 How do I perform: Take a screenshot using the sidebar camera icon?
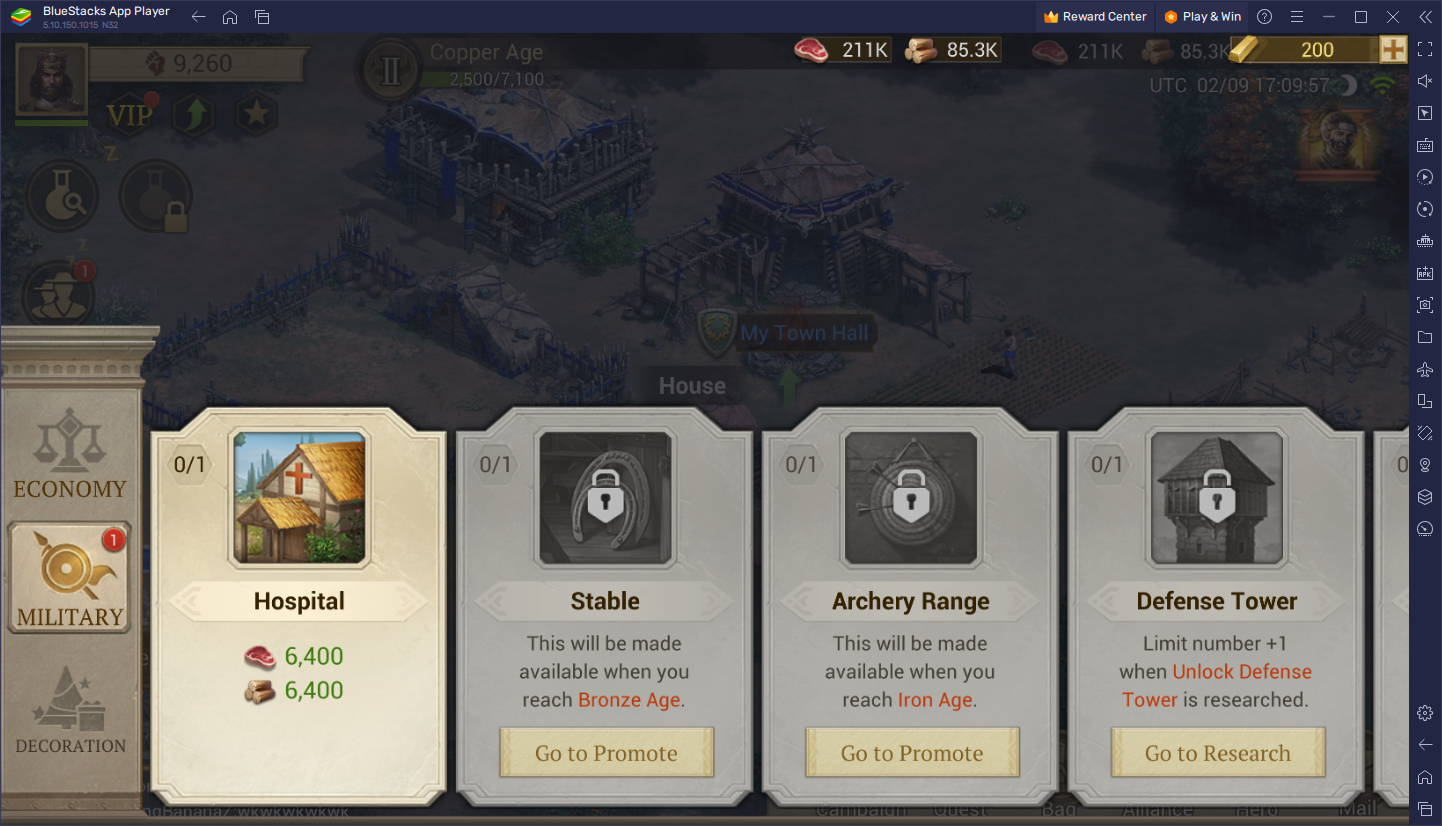pos(1425,305)
